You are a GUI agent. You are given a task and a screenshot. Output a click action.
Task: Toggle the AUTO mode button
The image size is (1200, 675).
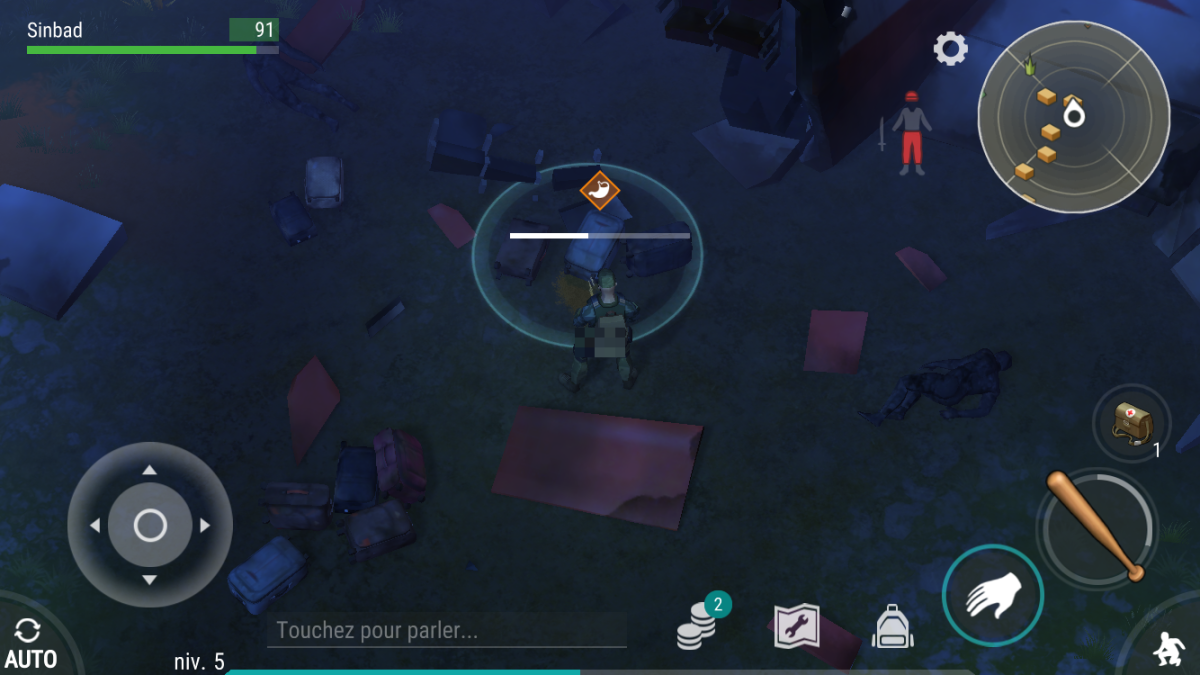(x=29, y=642)
